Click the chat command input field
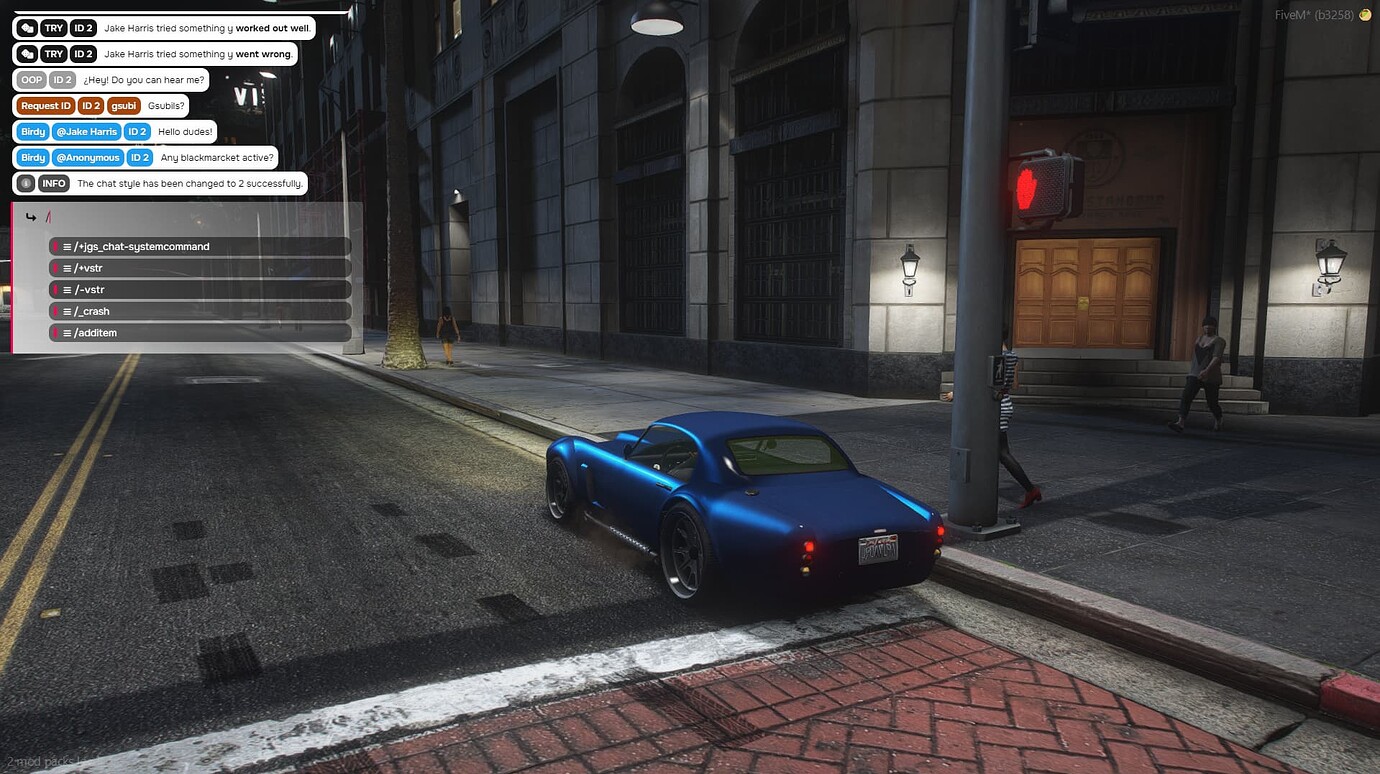The width and height of the screenshot is (1380, 774). click(200, 217)
